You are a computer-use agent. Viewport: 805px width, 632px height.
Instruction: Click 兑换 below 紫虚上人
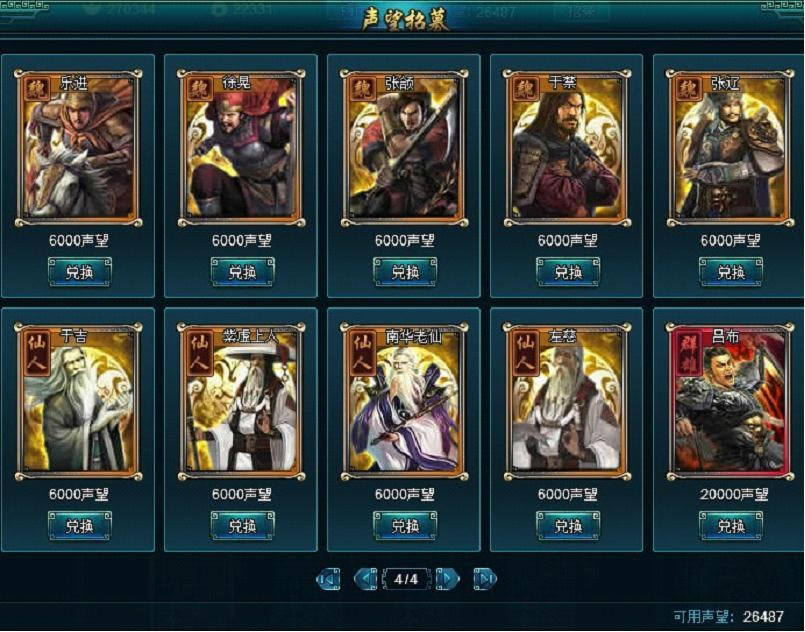(x=242, y=525)
